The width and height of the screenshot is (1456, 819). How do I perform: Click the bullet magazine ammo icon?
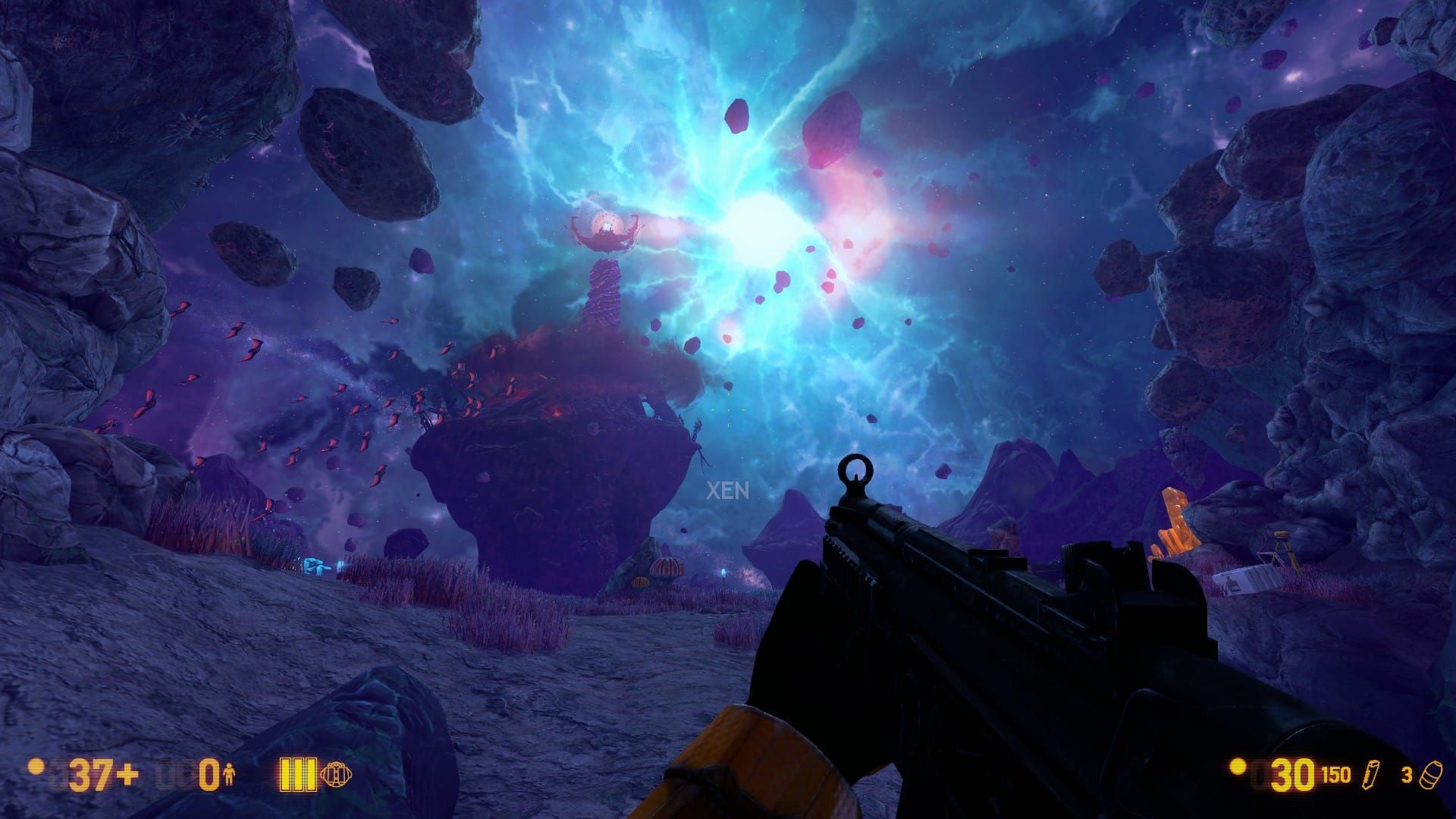tap(1370, 774)
